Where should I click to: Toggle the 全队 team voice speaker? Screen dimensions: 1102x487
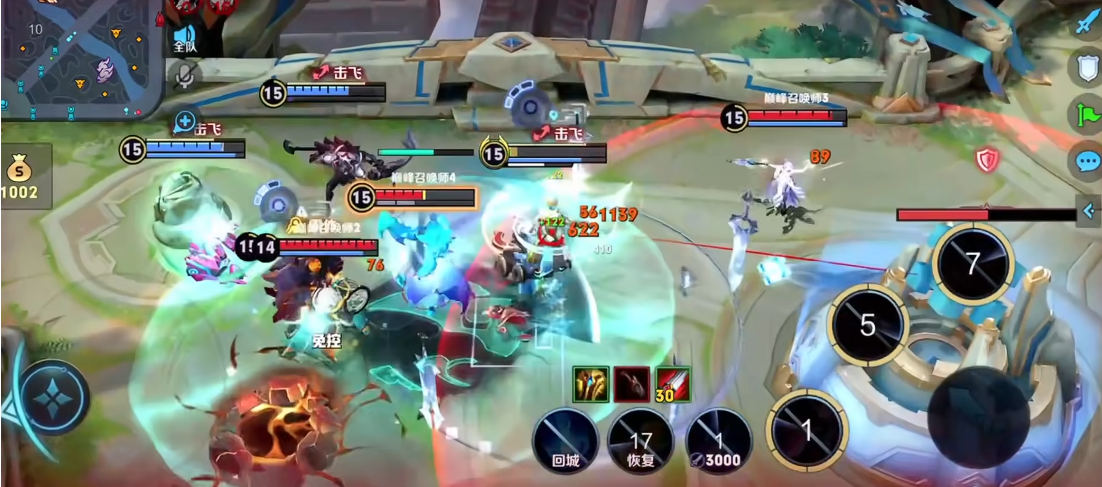point(185,38)
